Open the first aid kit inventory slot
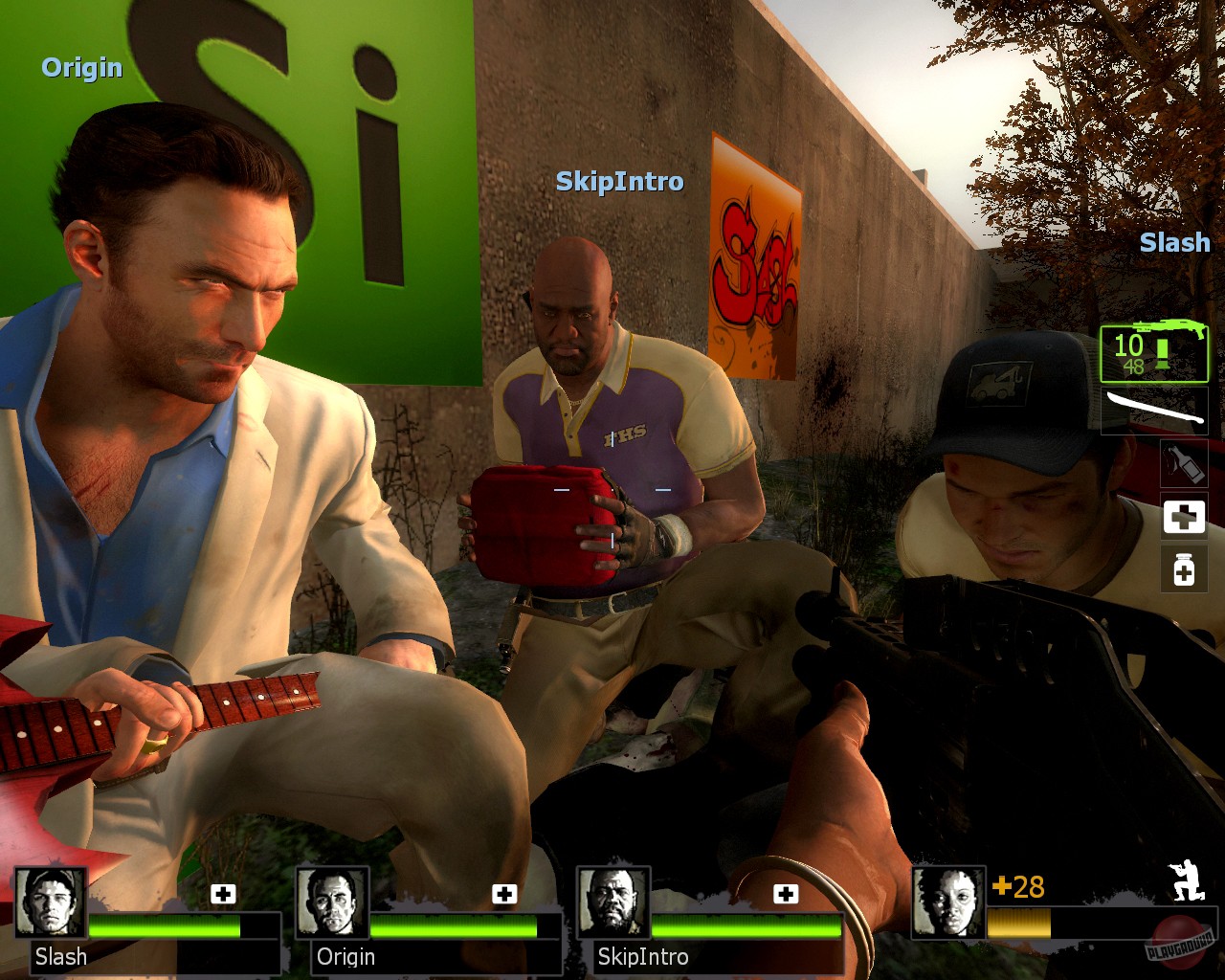 pos(1184,517)
